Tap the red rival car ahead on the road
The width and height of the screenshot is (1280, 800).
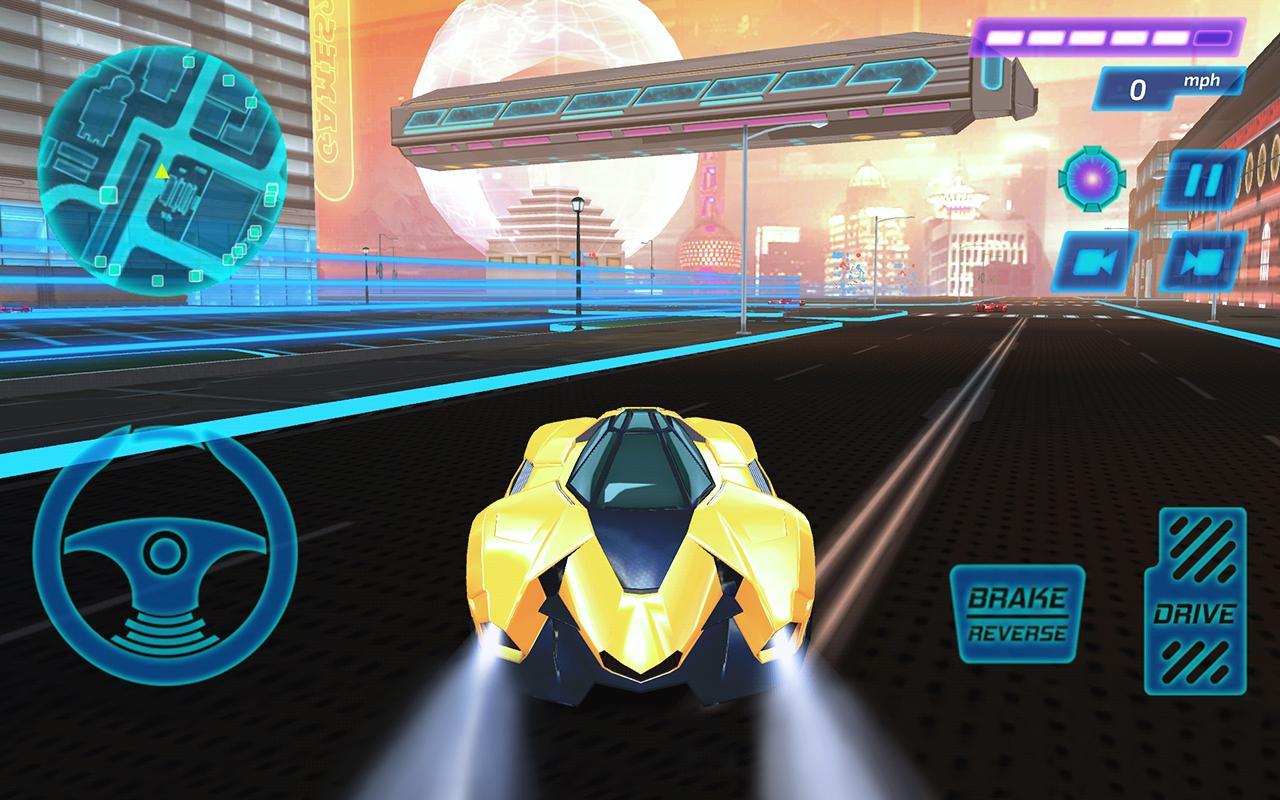(990, 307)
